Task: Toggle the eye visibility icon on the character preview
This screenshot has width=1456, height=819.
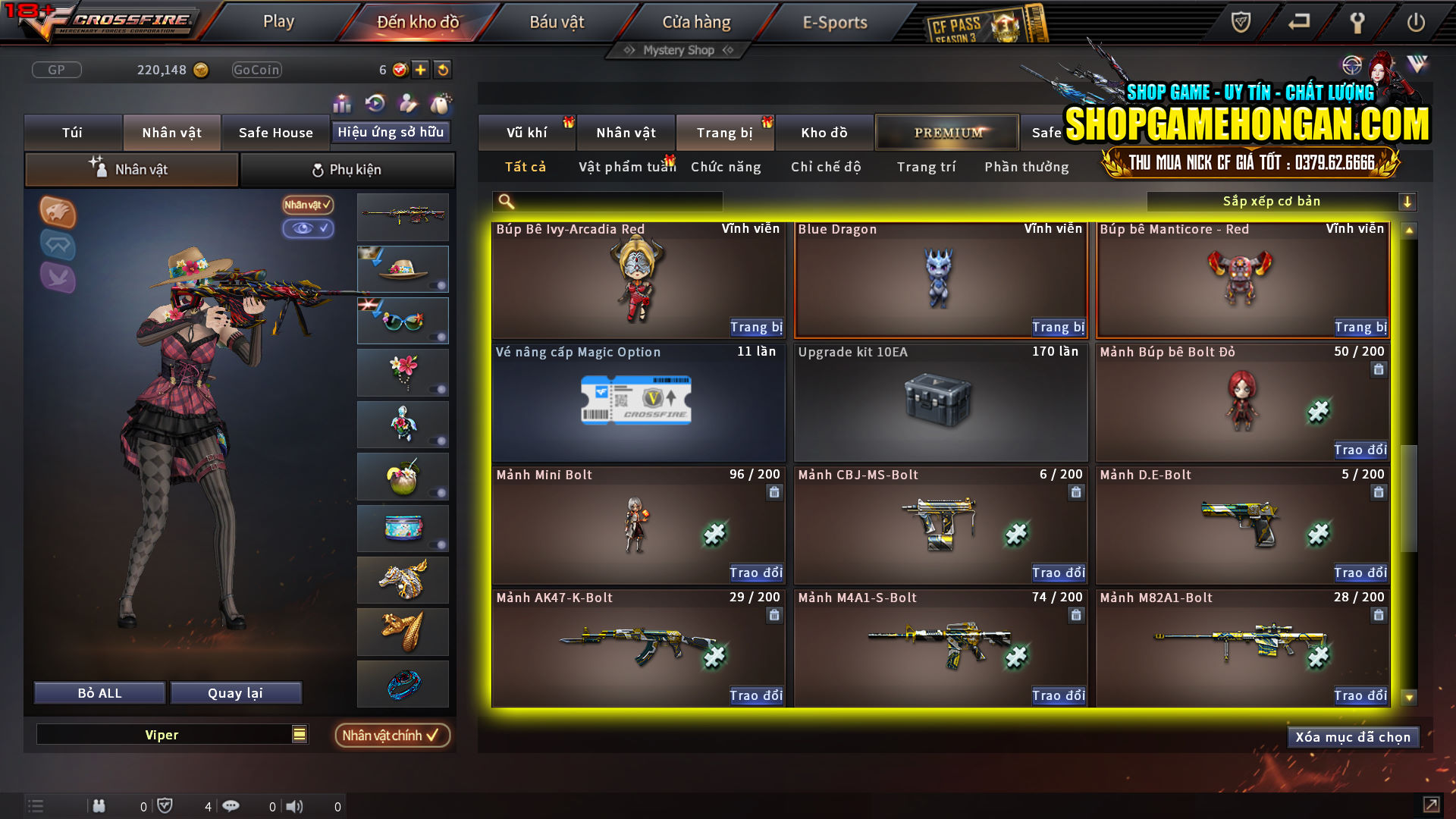Action: (x=308, y=229)
